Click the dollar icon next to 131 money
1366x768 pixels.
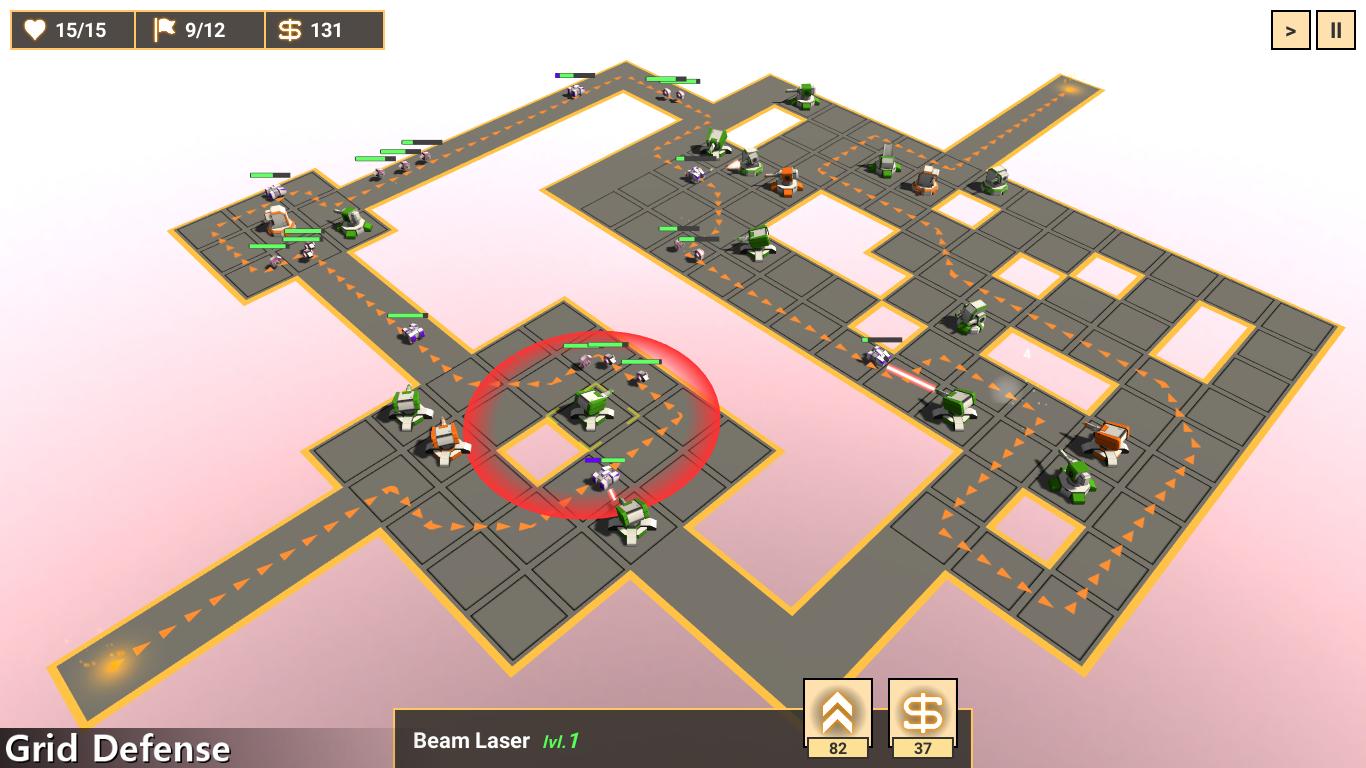(x=289, y=30)
